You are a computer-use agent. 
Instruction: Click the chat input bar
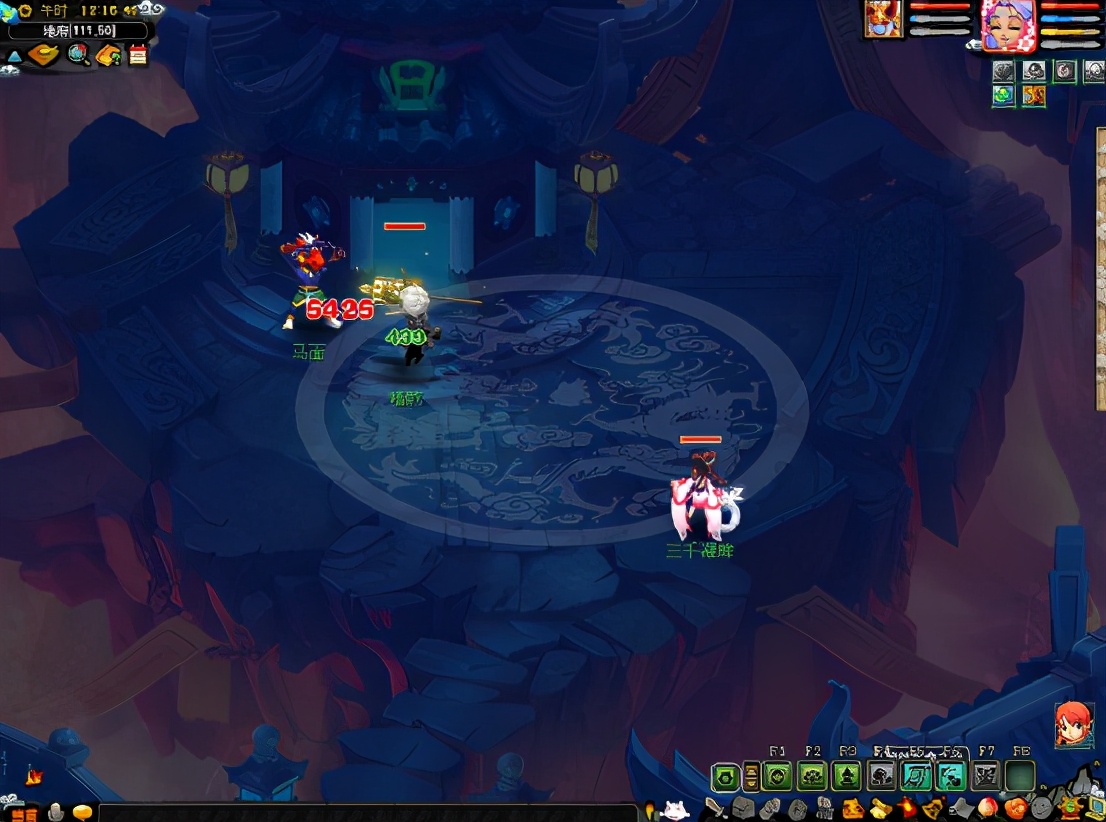[x=368, y=812]
